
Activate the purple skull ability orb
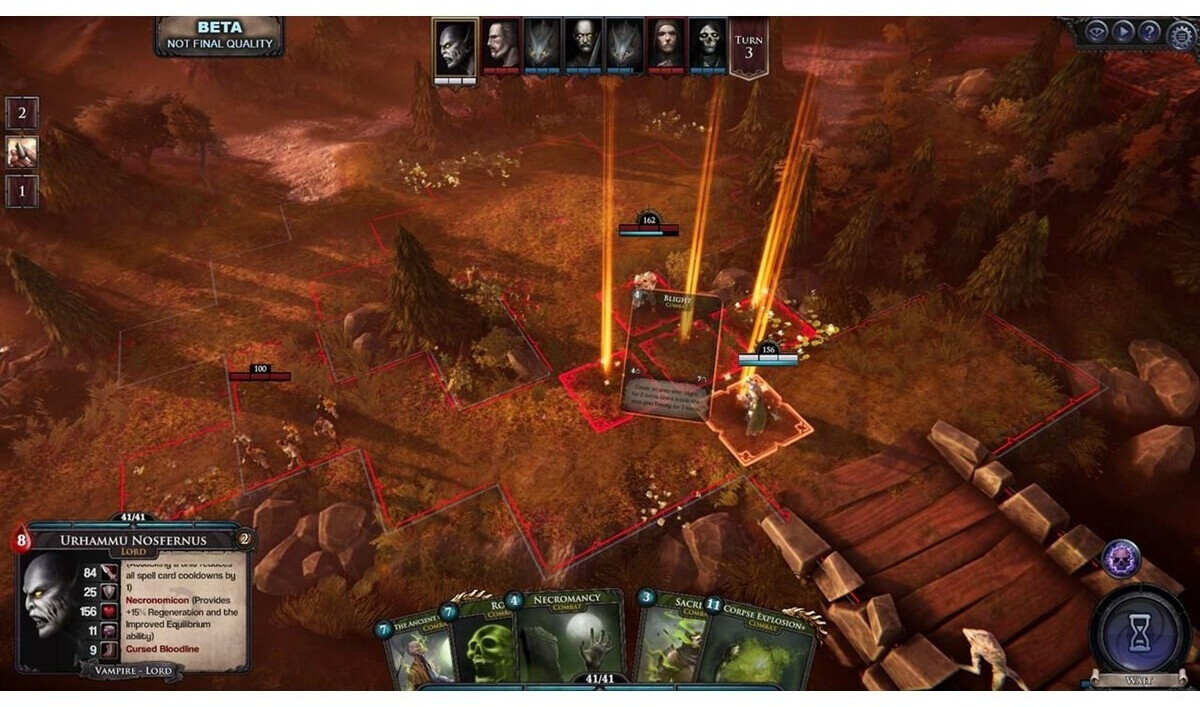pyautogui.click(x=1121, y=559)
